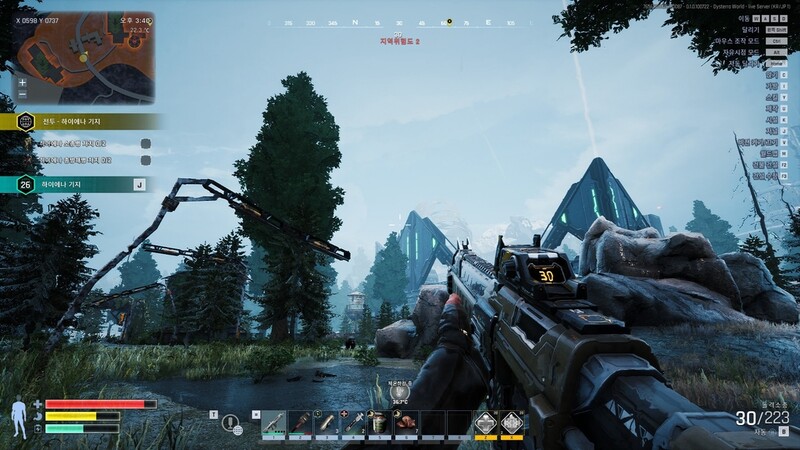This screenshot has width=800, height=450.
Task: Select the canned food in slot 5
Action: point(379,423)
